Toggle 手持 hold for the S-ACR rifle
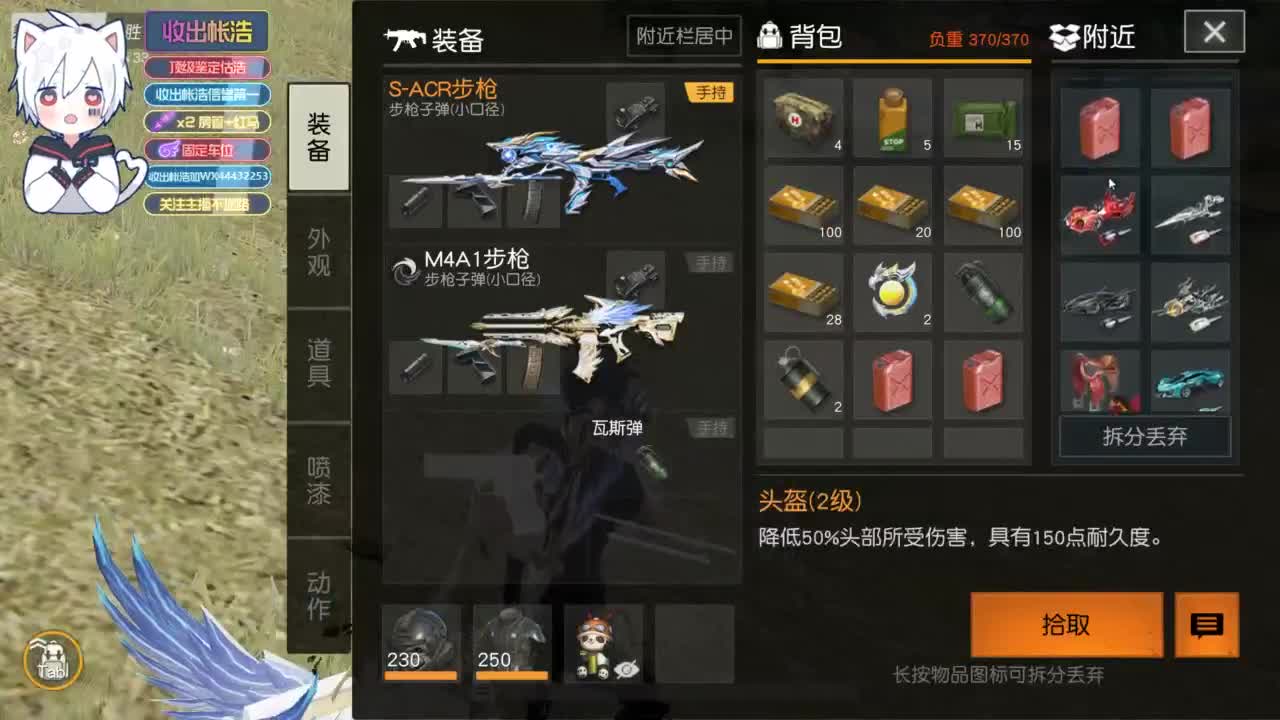Screen dimensions: 1280x720 [x=710, y=92]
